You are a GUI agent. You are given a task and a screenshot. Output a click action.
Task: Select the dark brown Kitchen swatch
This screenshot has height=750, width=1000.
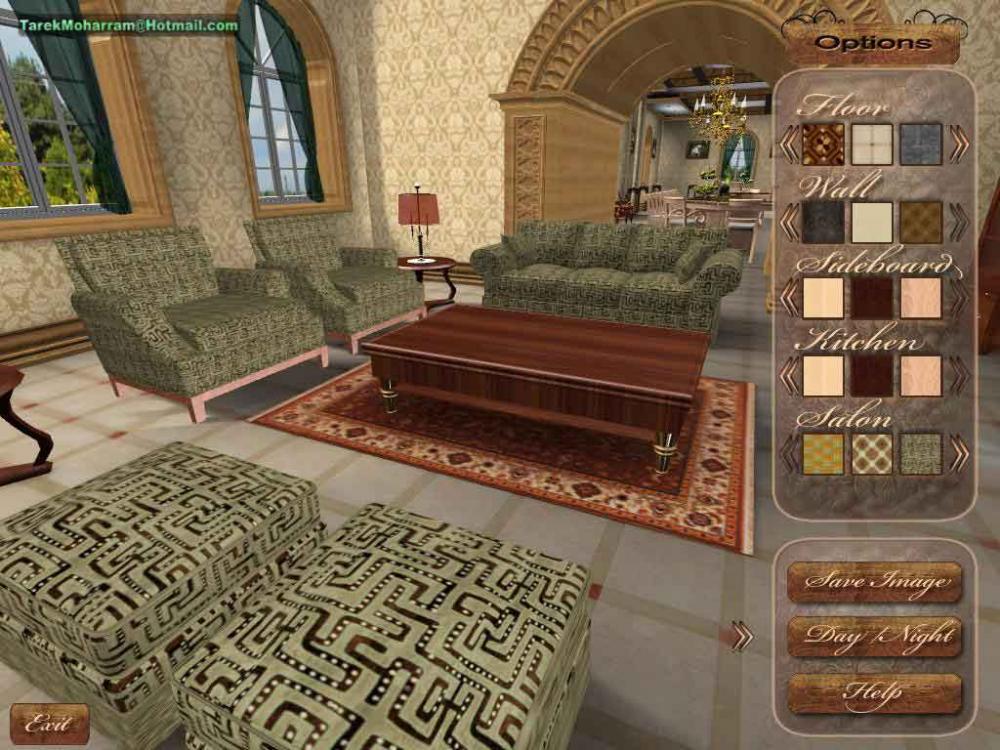[872, 376]
